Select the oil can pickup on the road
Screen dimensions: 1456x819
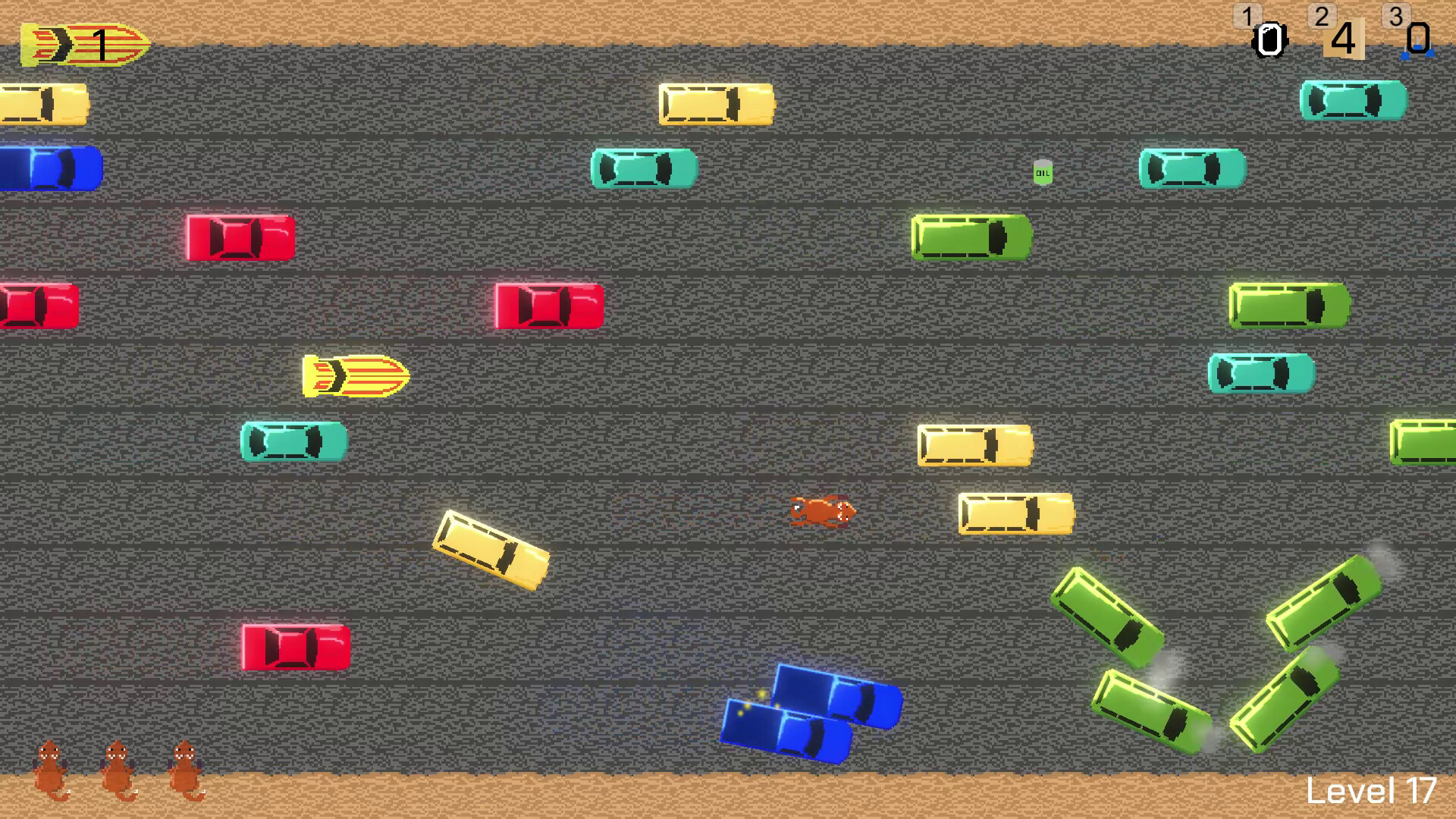pos(1042,173)
